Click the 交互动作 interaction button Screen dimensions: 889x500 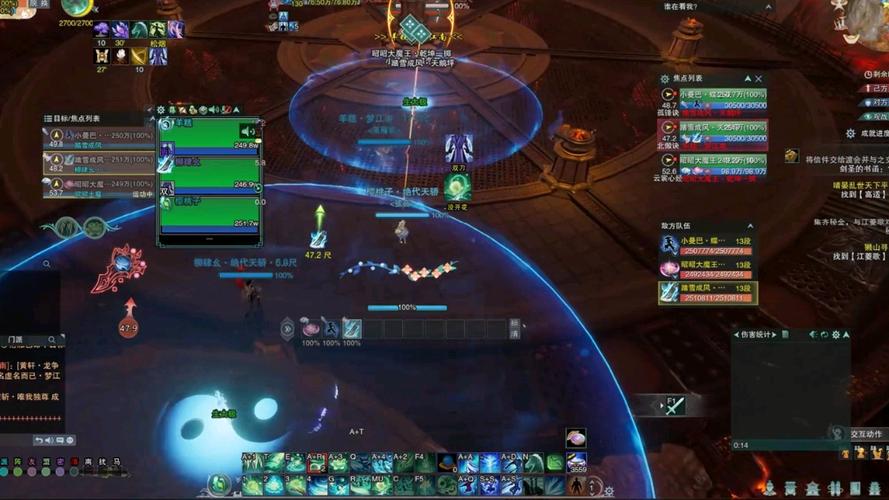(866, 434)
